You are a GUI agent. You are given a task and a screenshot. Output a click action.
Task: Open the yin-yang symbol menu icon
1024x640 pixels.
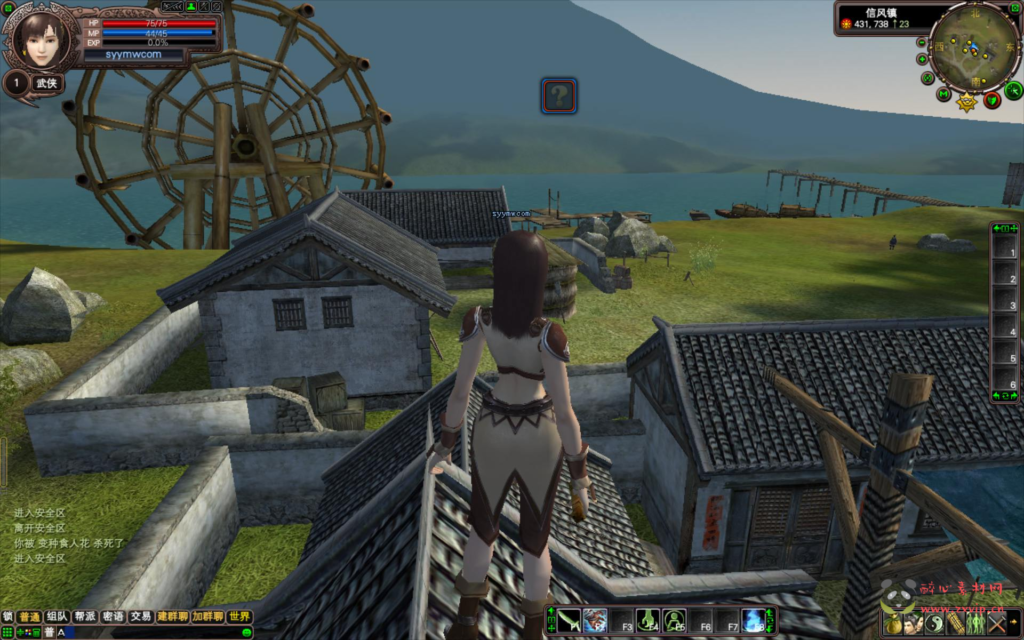(x=935, y=623)
